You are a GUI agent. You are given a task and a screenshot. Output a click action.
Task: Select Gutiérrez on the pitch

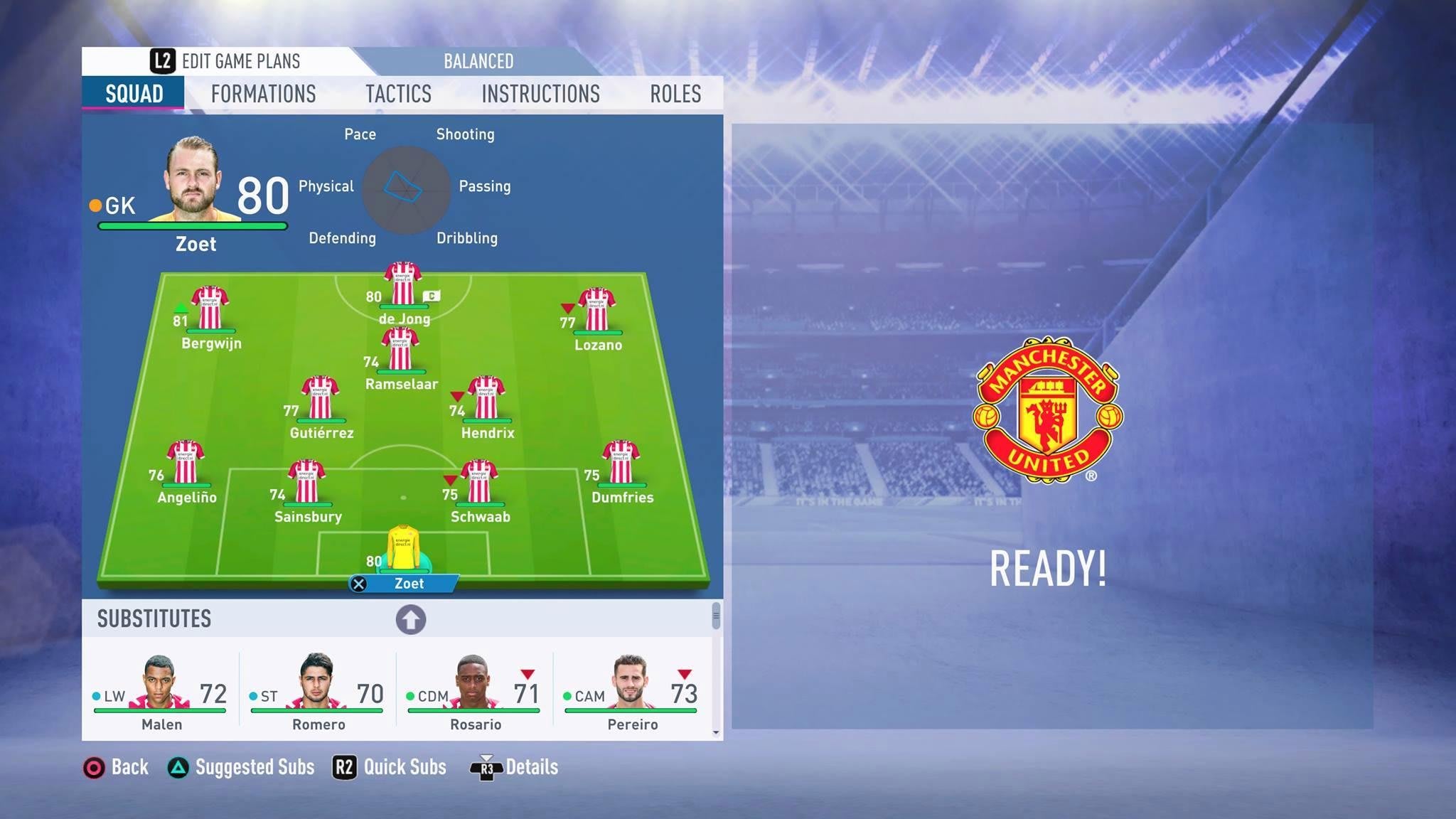[x=320, y=397]
